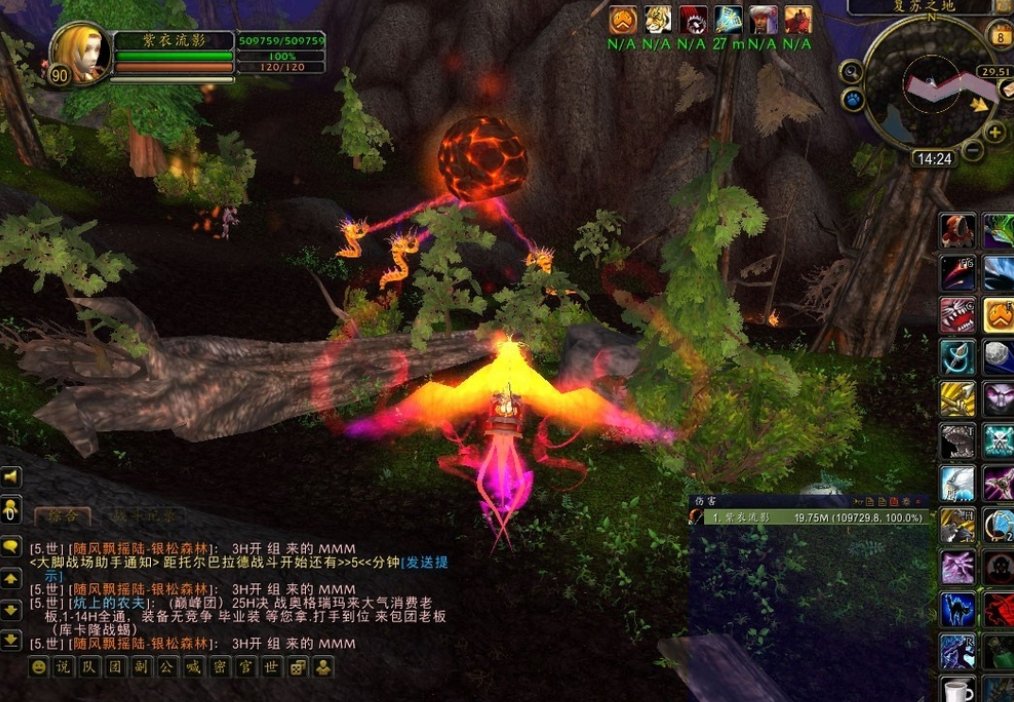Image resolution: width=1014 pixels, height=702 pixels.
Task: Open the minimap tracking magnifier button
Action: [851, 71]
